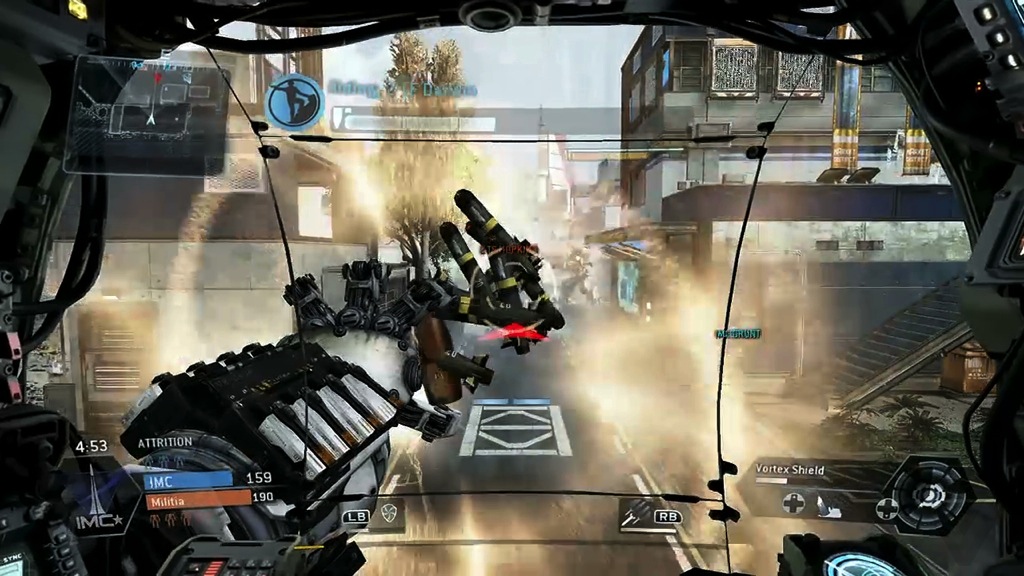
Task: Click the Militia team score bar
Action: click(x=197, y=497)
